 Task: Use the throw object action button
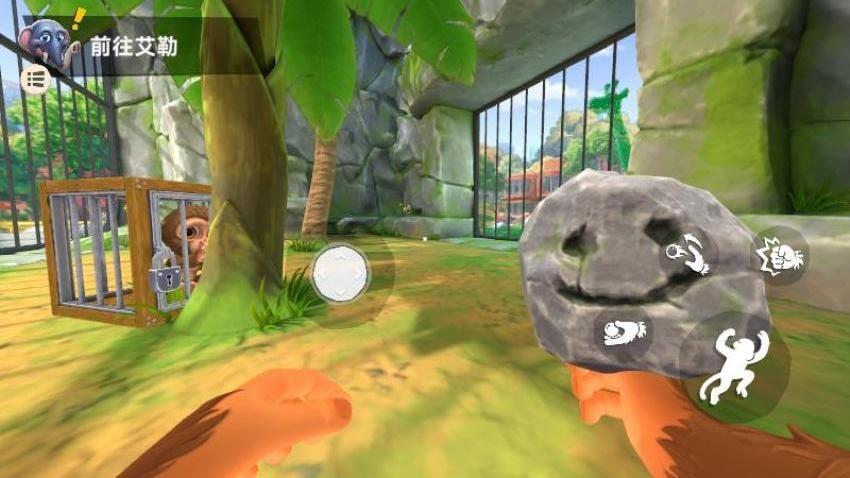(x=689, y=253)
